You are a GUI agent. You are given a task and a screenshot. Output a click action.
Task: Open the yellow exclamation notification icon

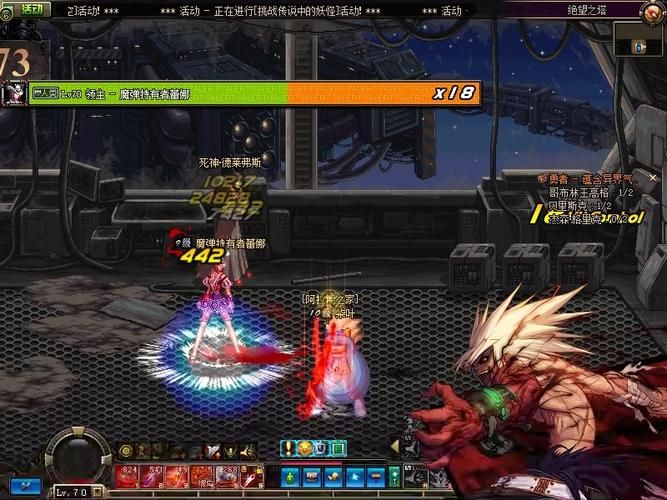288,448
